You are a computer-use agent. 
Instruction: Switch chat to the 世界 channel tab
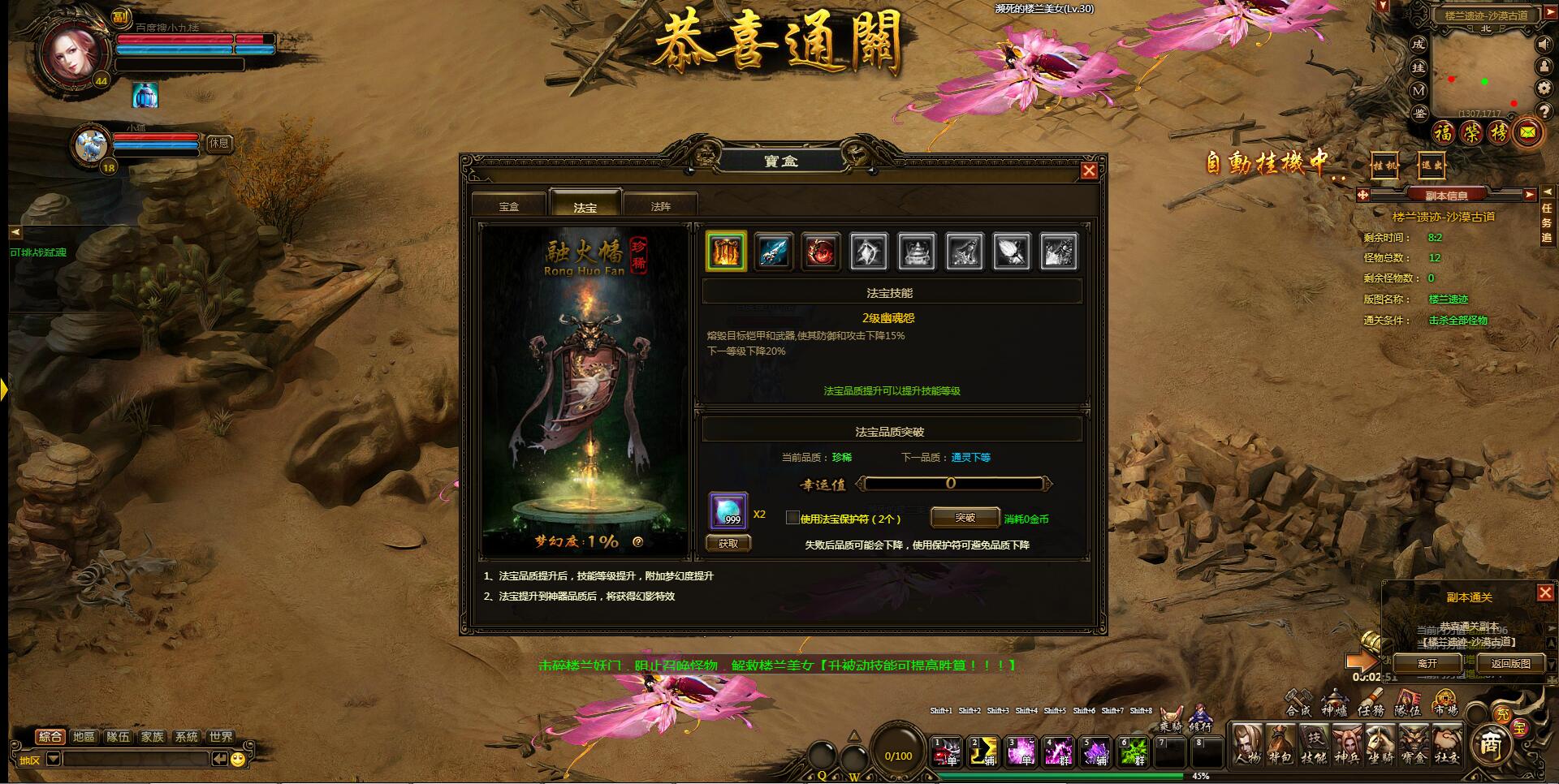[220, 737]
